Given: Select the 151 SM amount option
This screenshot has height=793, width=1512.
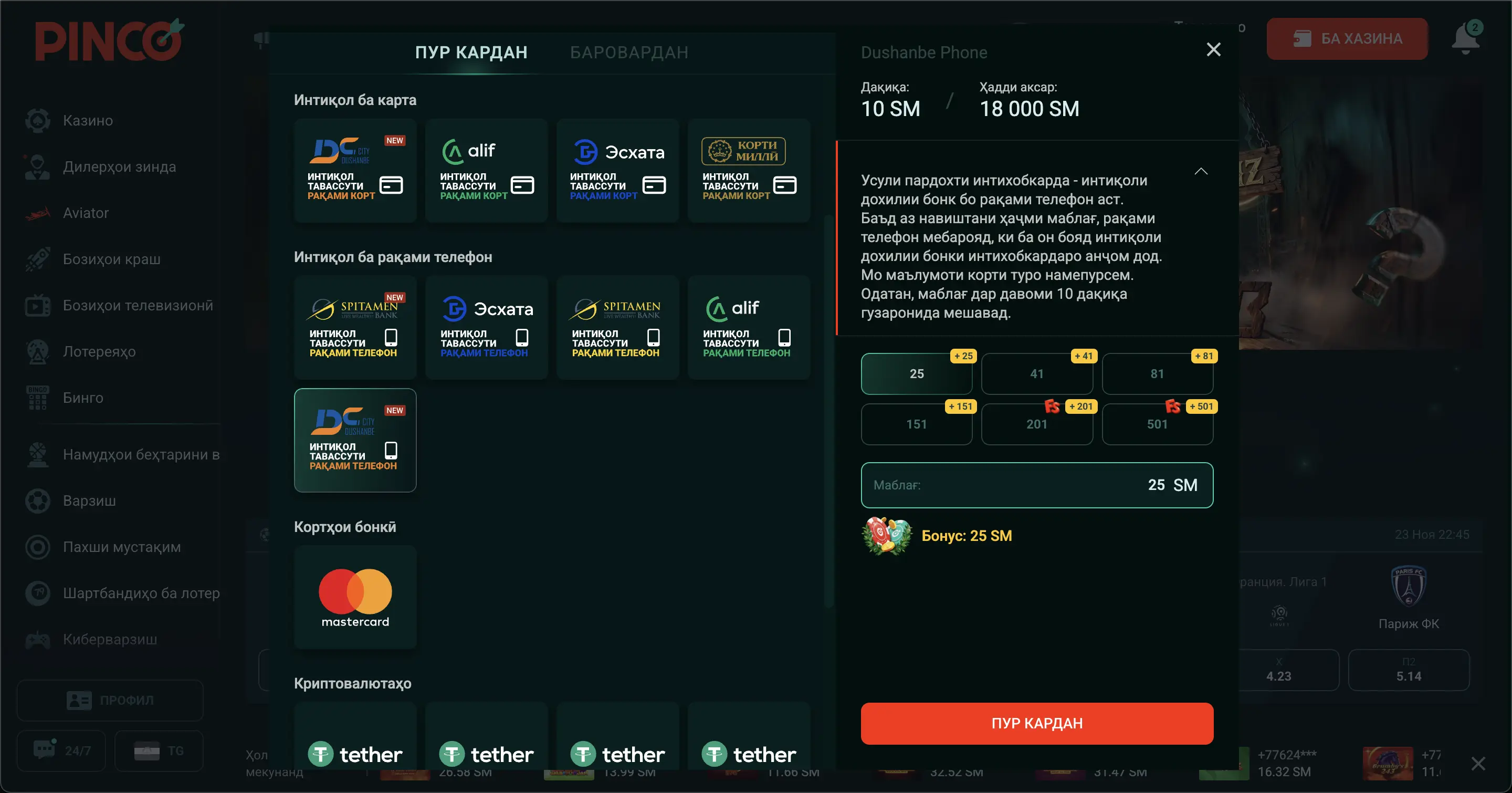Looking at the screenshot, I should [917, 424].
